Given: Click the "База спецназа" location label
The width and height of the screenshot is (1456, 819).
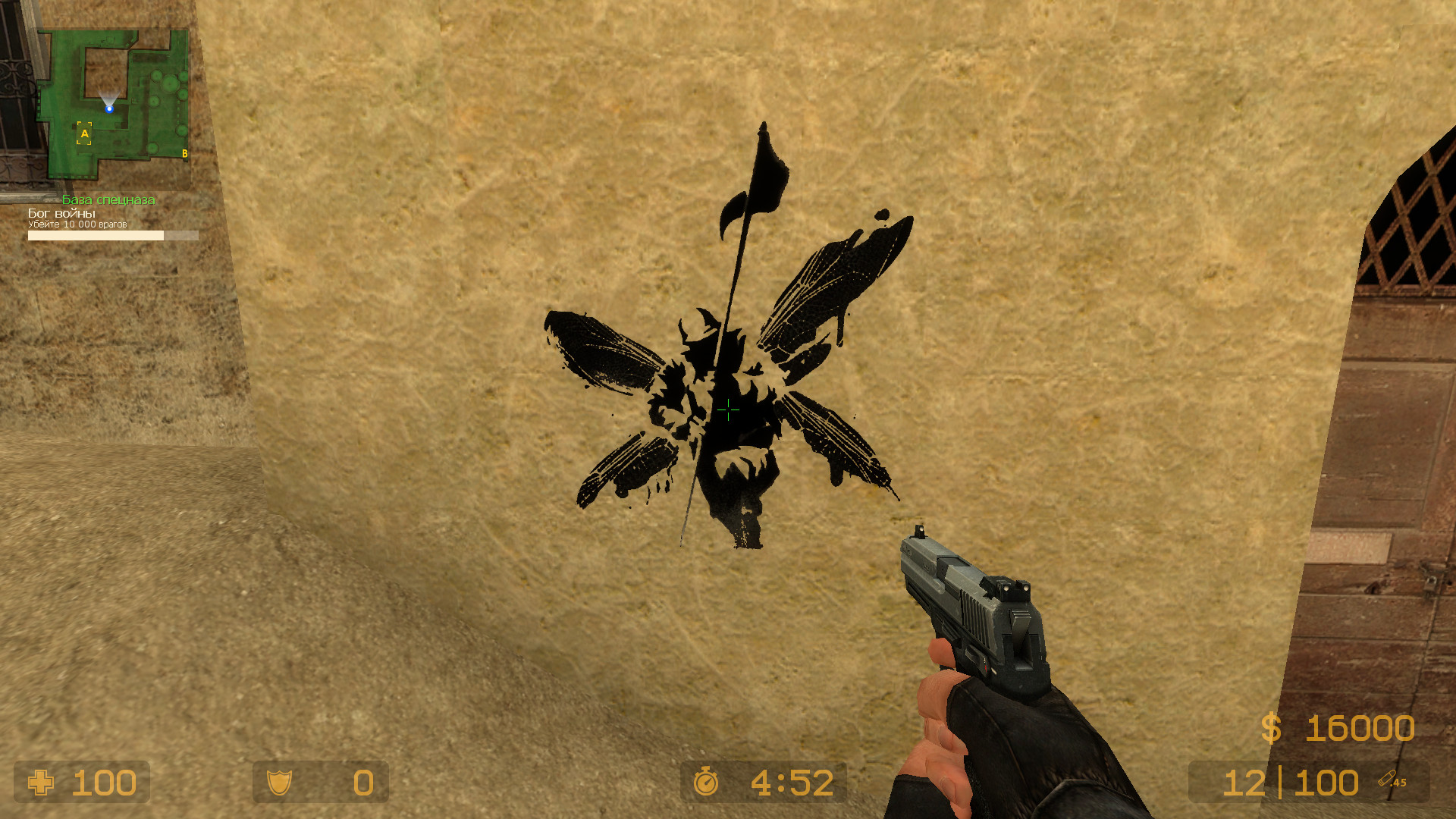Looking at the screenshot, I should click(108, 200).
